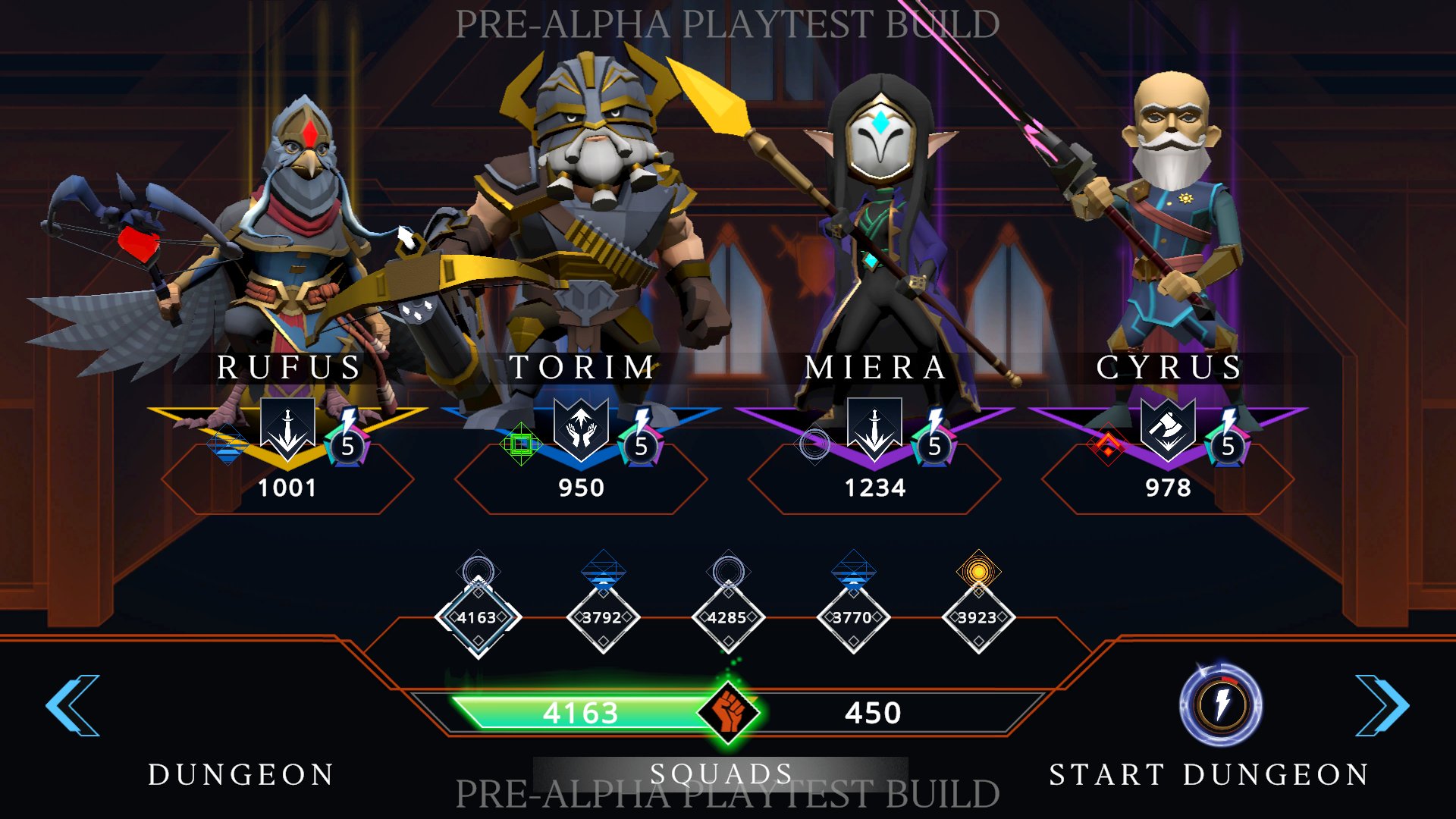Open Rufus's sword class badge

click(287, 427)
